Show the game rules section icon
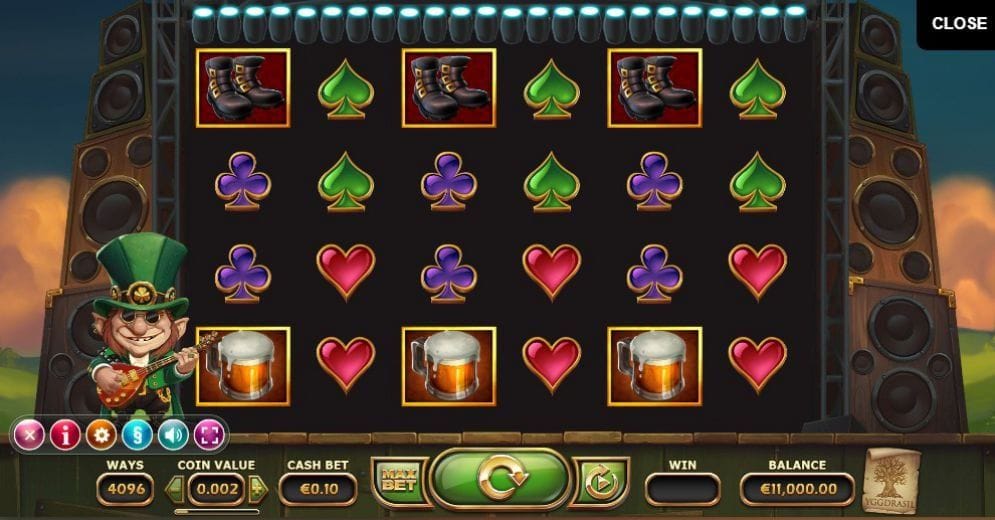This screenshot has height=520, width=995. (137, 435)
